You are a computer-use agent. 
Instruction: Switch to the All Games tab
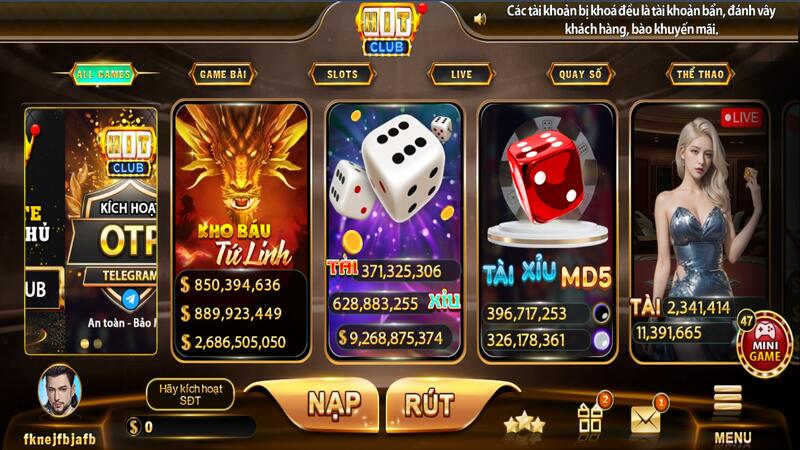pos(100,74)
